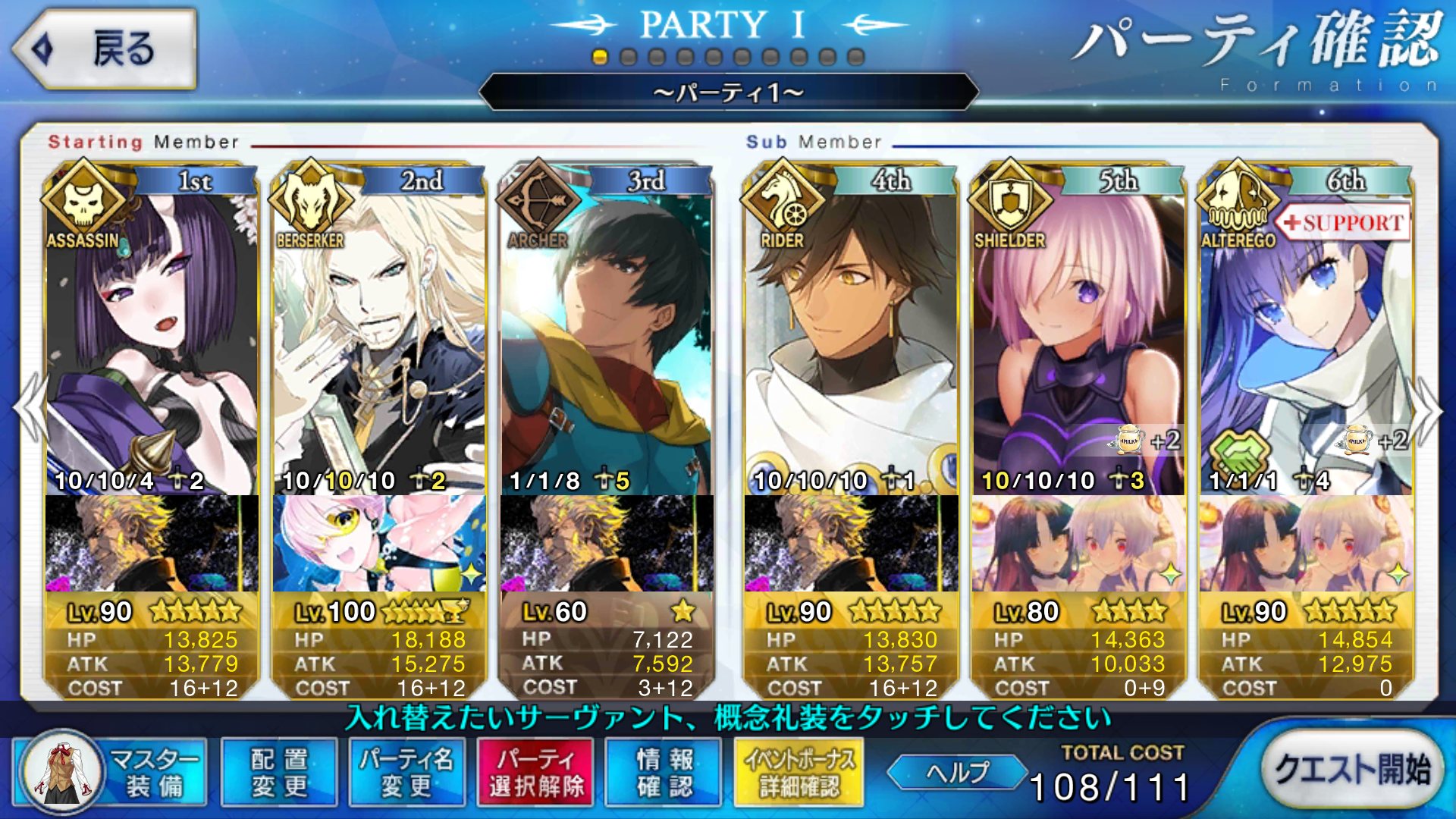Select the 5th slot Shielder servant card
Screen dimensions: 1456x819
click(1078, 341)
